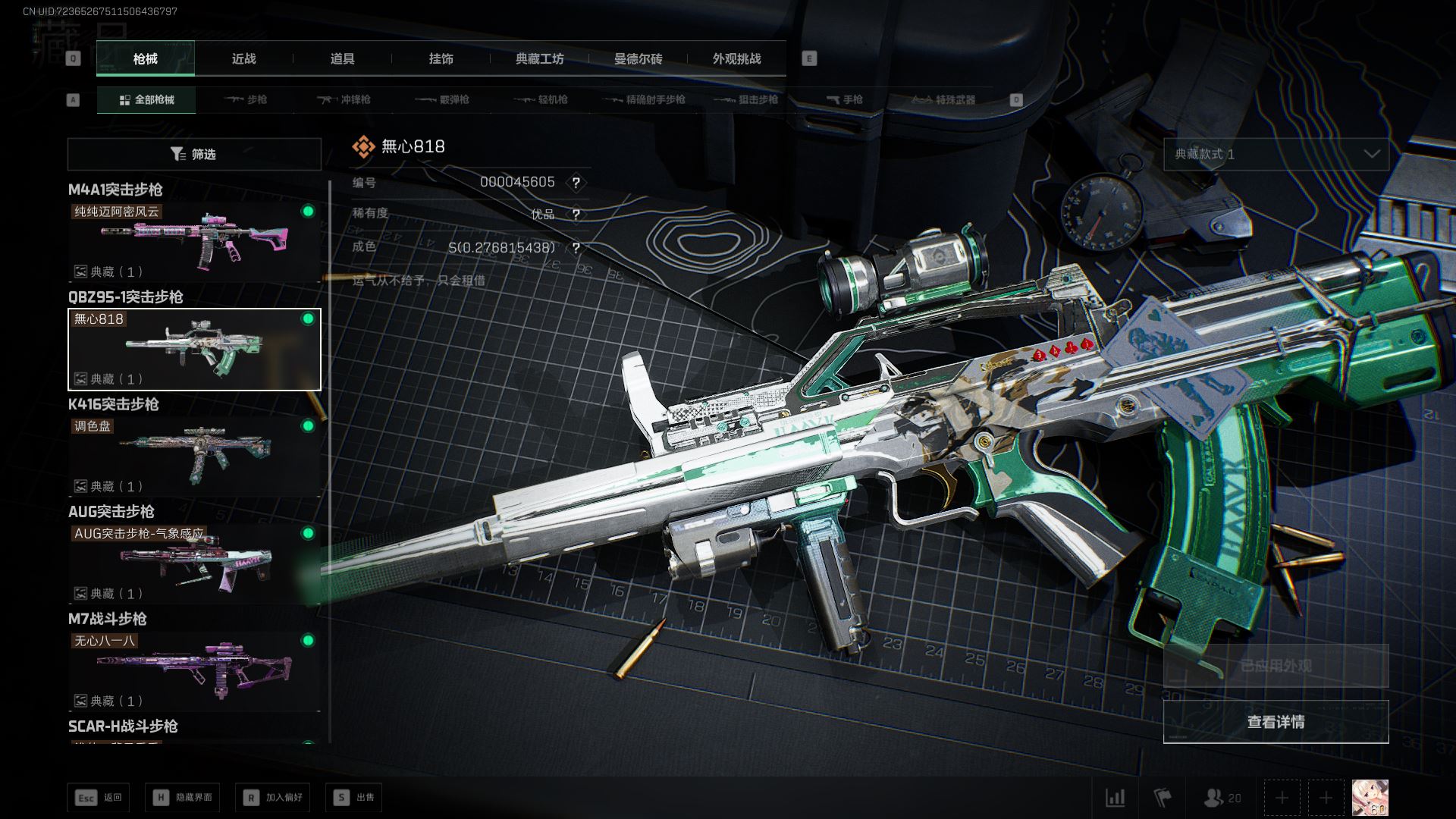Open the 道具 items tab
1456x819 pixels.
342,59
